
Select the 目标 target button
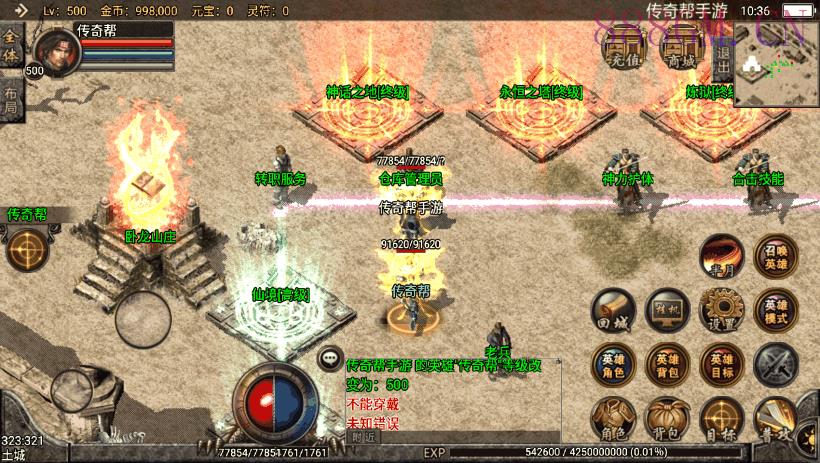click(721, 419)
